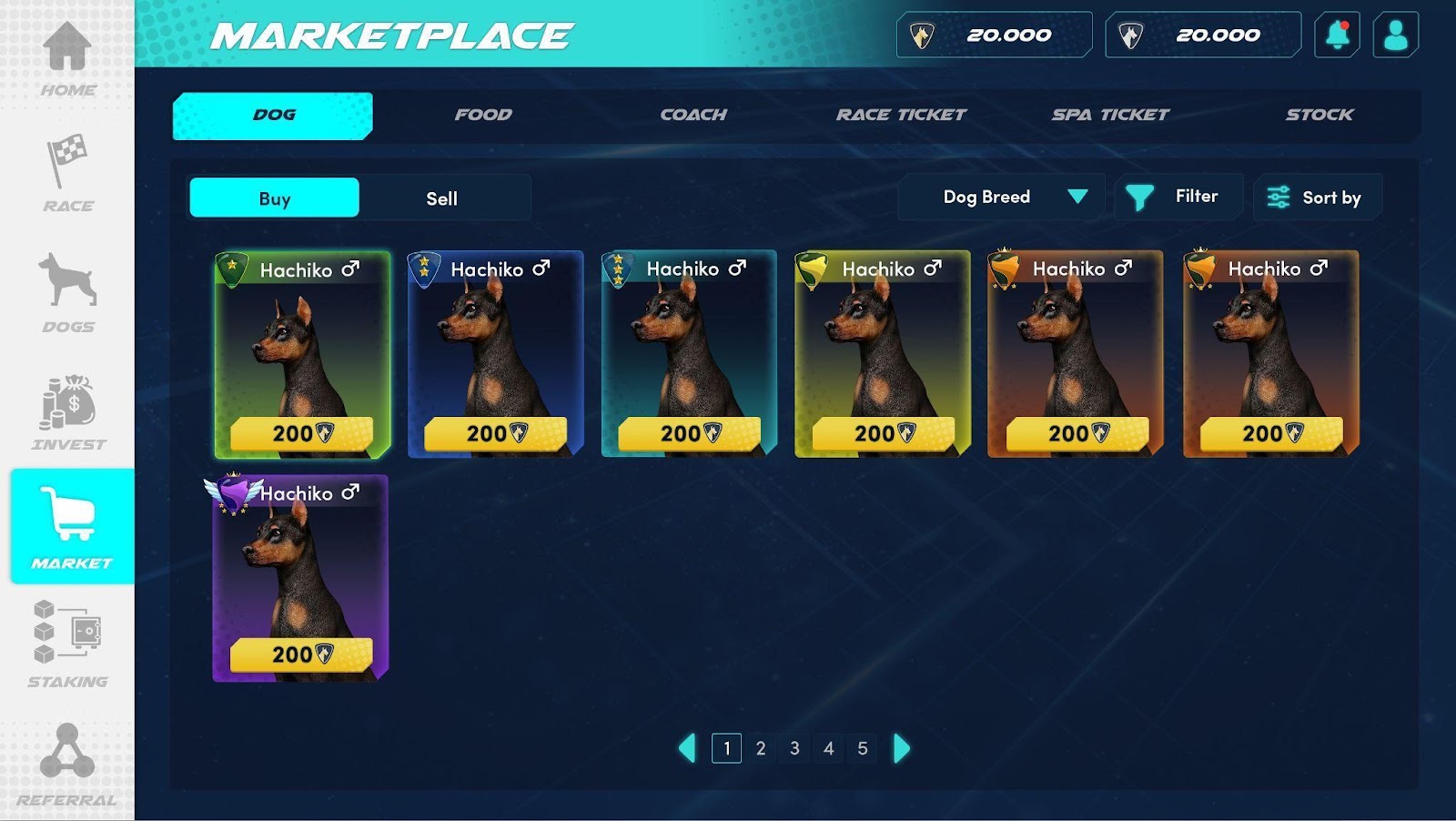
Task: Switch to Sell mode
Action: pos(442,198)
